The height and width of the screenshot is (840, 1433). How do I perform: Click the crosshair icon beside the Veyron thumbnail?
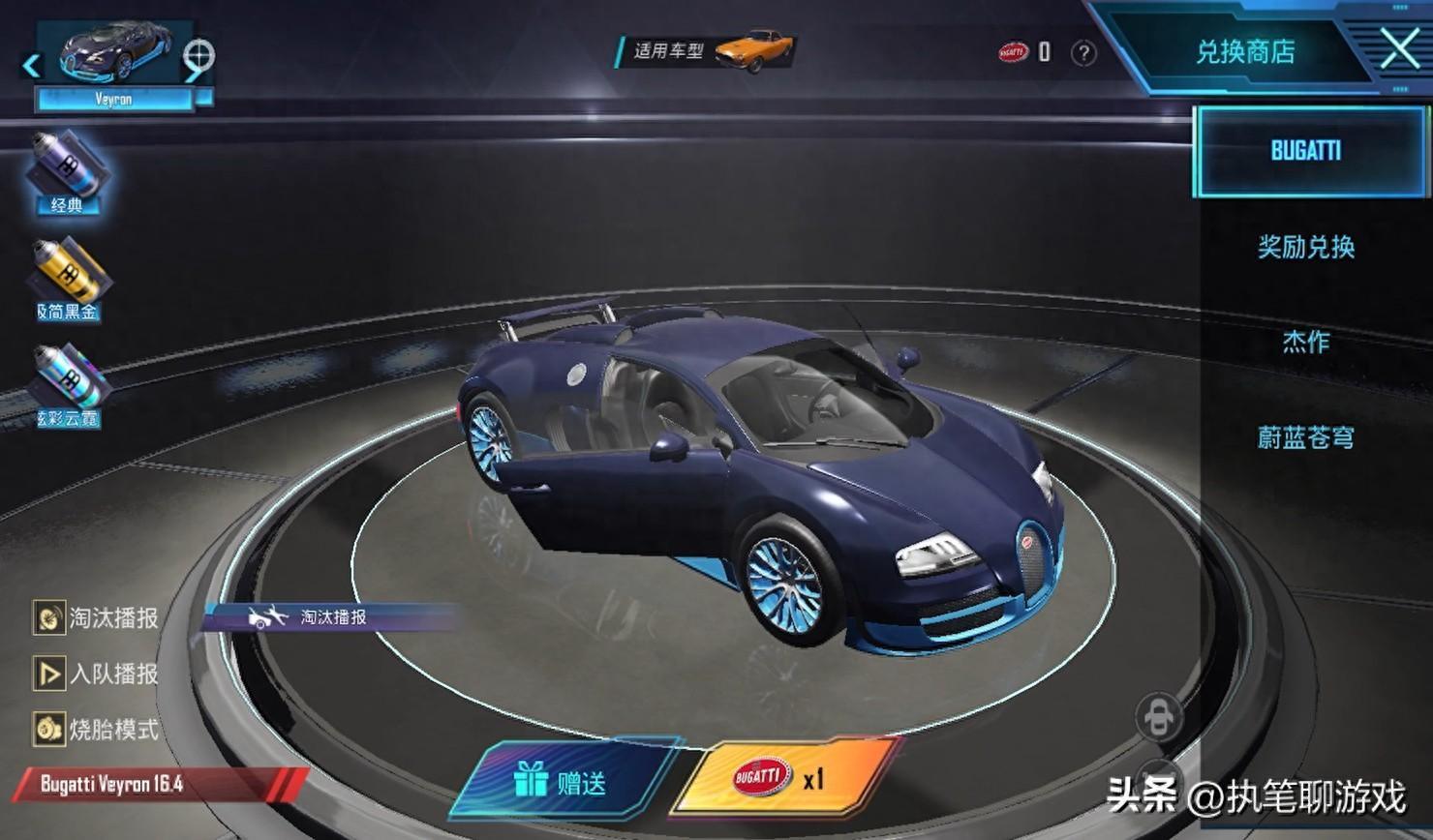(x=199, y=54)
